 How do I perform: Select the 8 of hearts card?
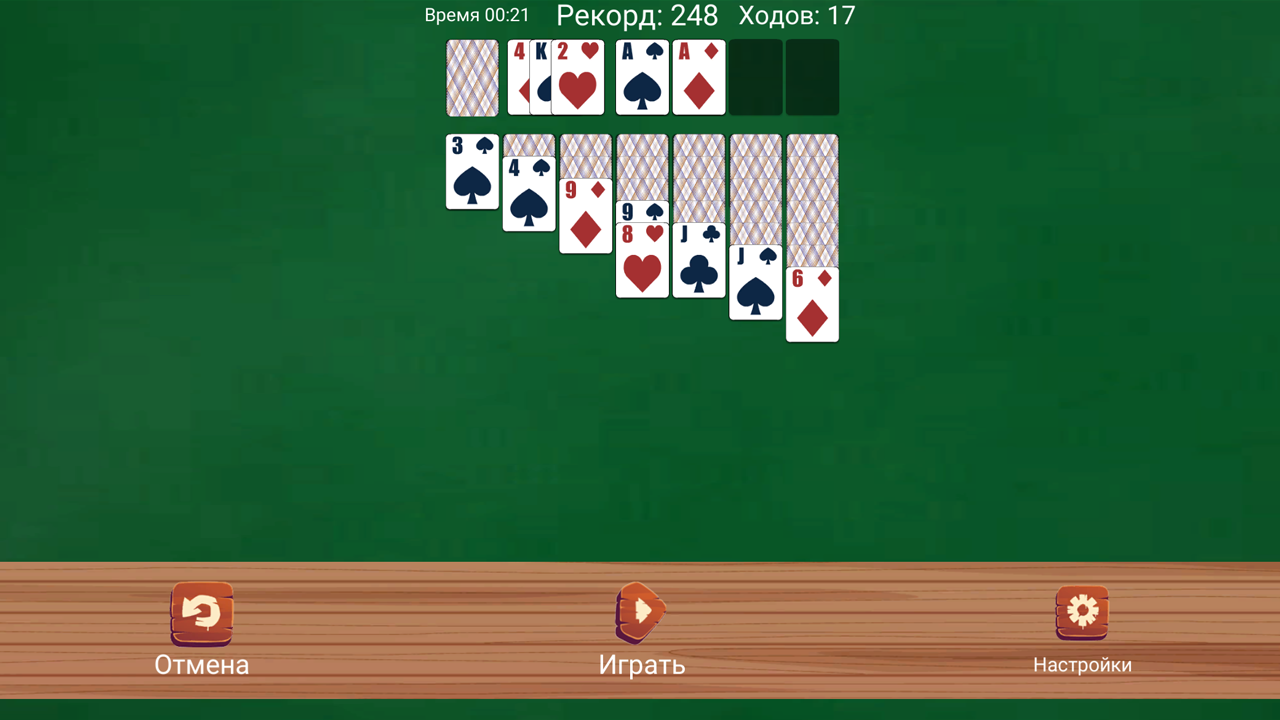[642, 265]
